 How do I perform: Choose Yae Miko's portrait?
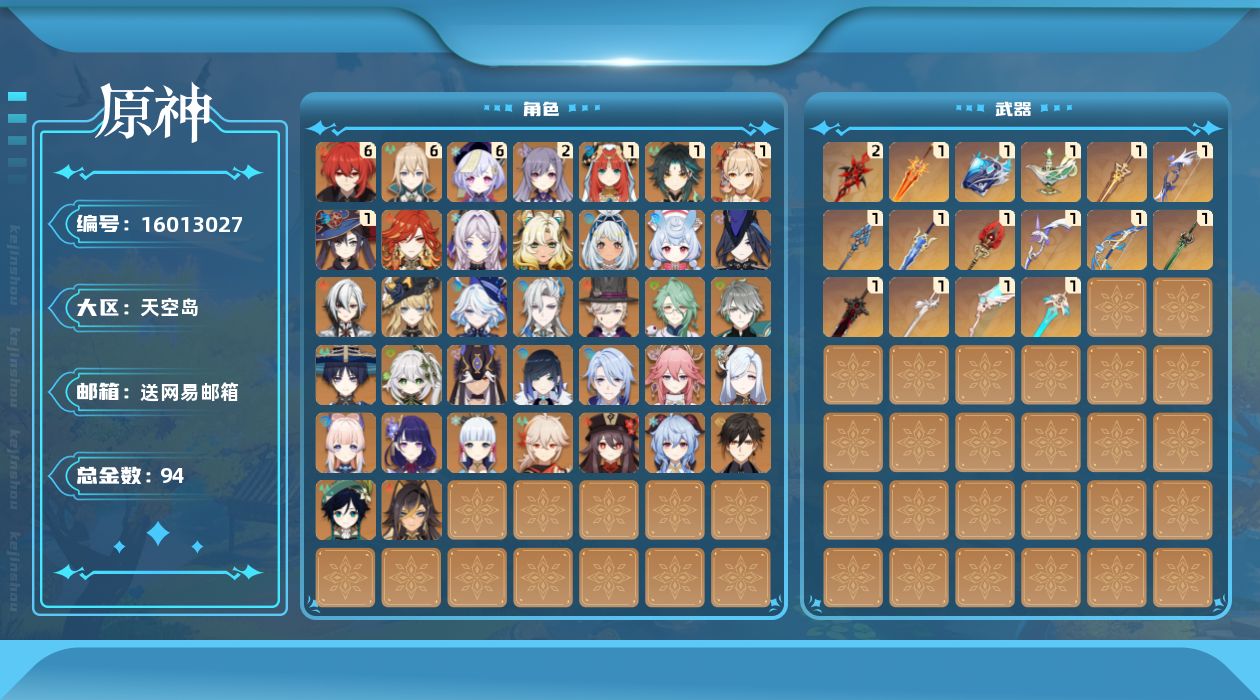pos(676,376)
